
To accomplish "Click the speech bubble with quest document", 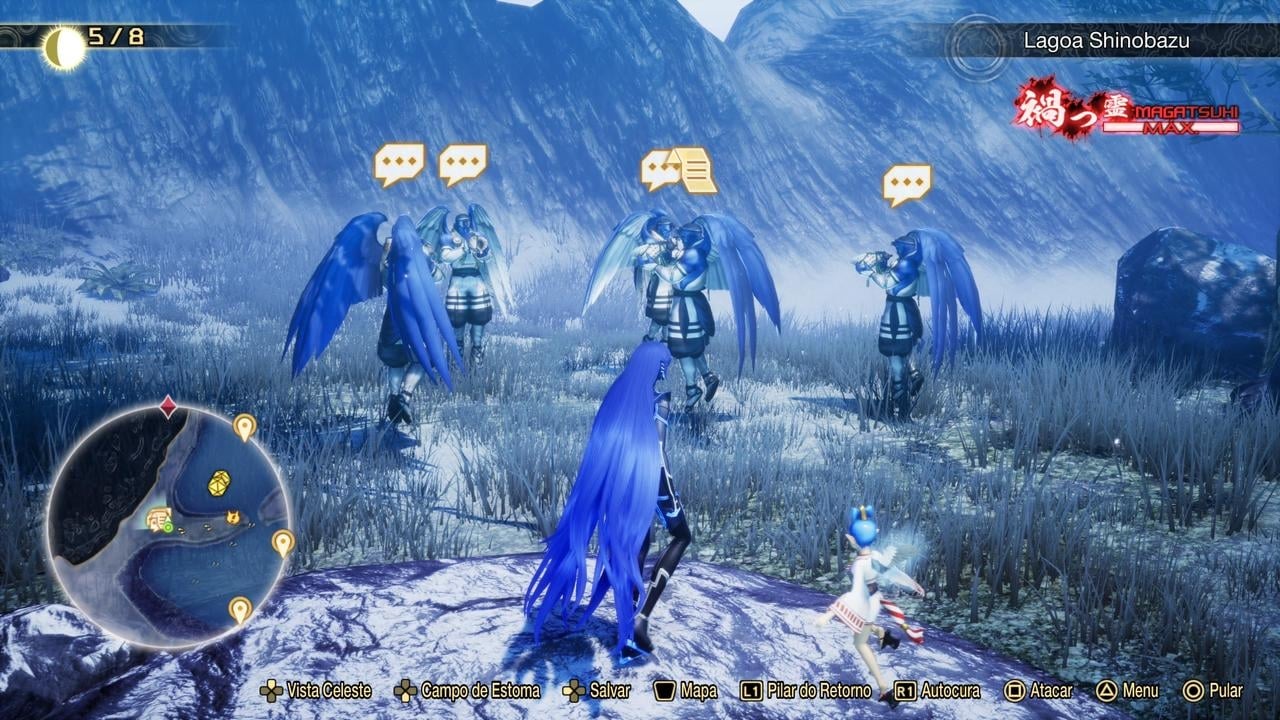I will coord(679,169).
